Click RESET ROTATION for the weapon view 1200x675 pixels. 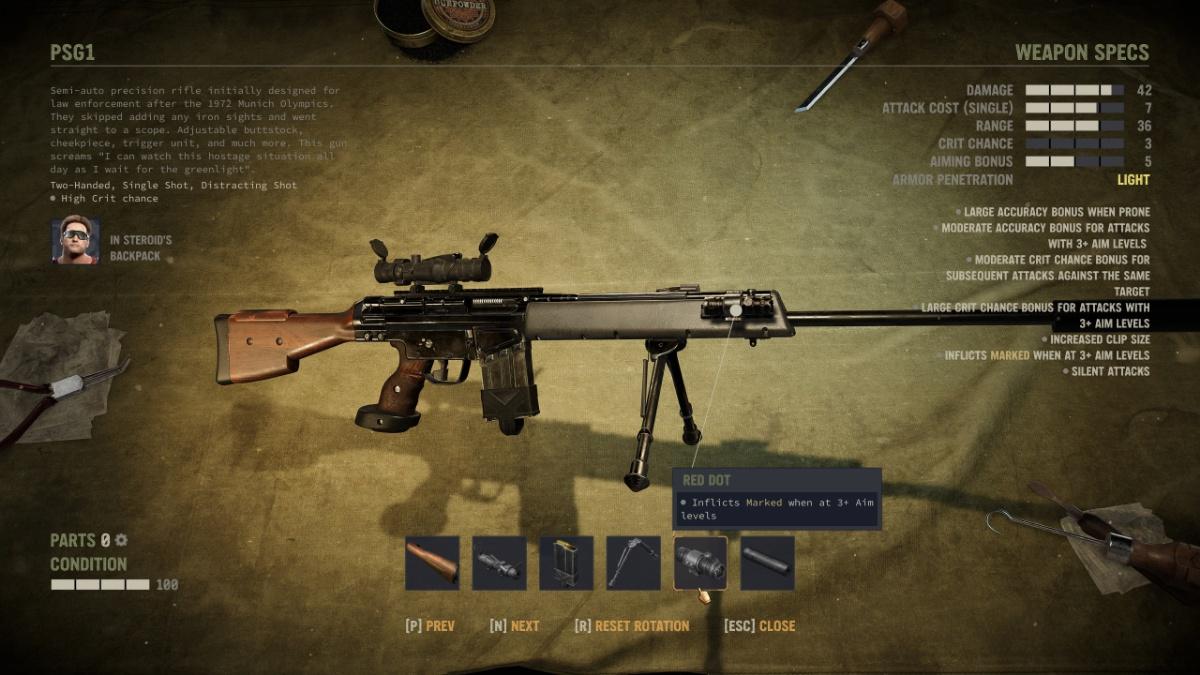click(632, 626)
